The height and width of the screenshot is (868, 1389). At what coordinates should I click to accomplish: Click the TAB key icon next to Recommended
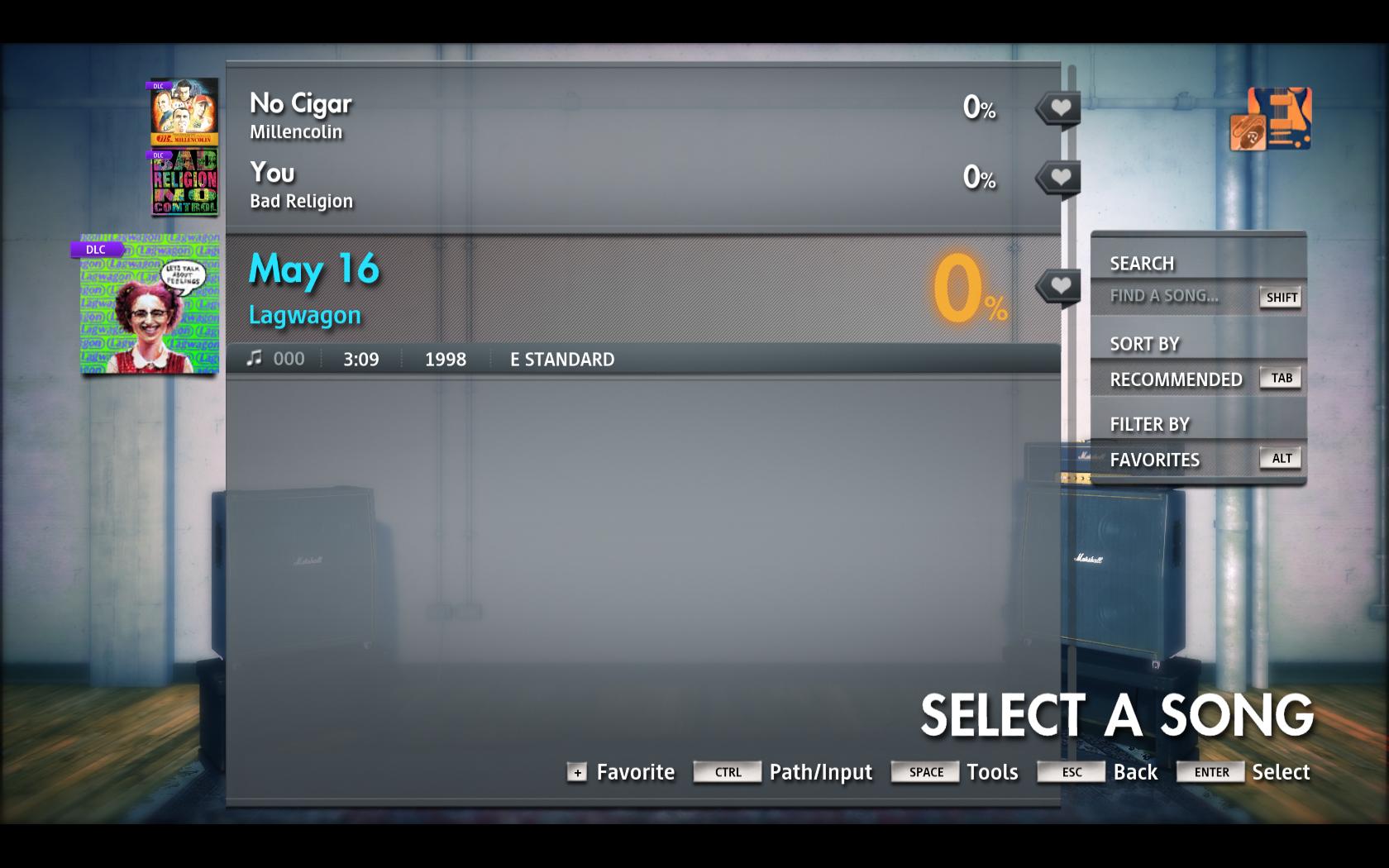click(1281, 377)
